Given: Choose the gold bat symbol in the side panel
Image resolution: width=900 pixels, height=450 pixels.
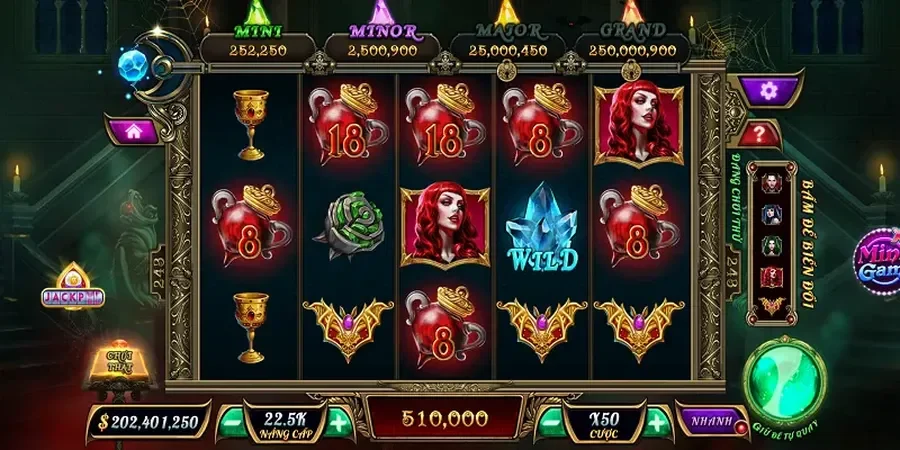Looking at the screenshot, I should (x=772, y=305).
